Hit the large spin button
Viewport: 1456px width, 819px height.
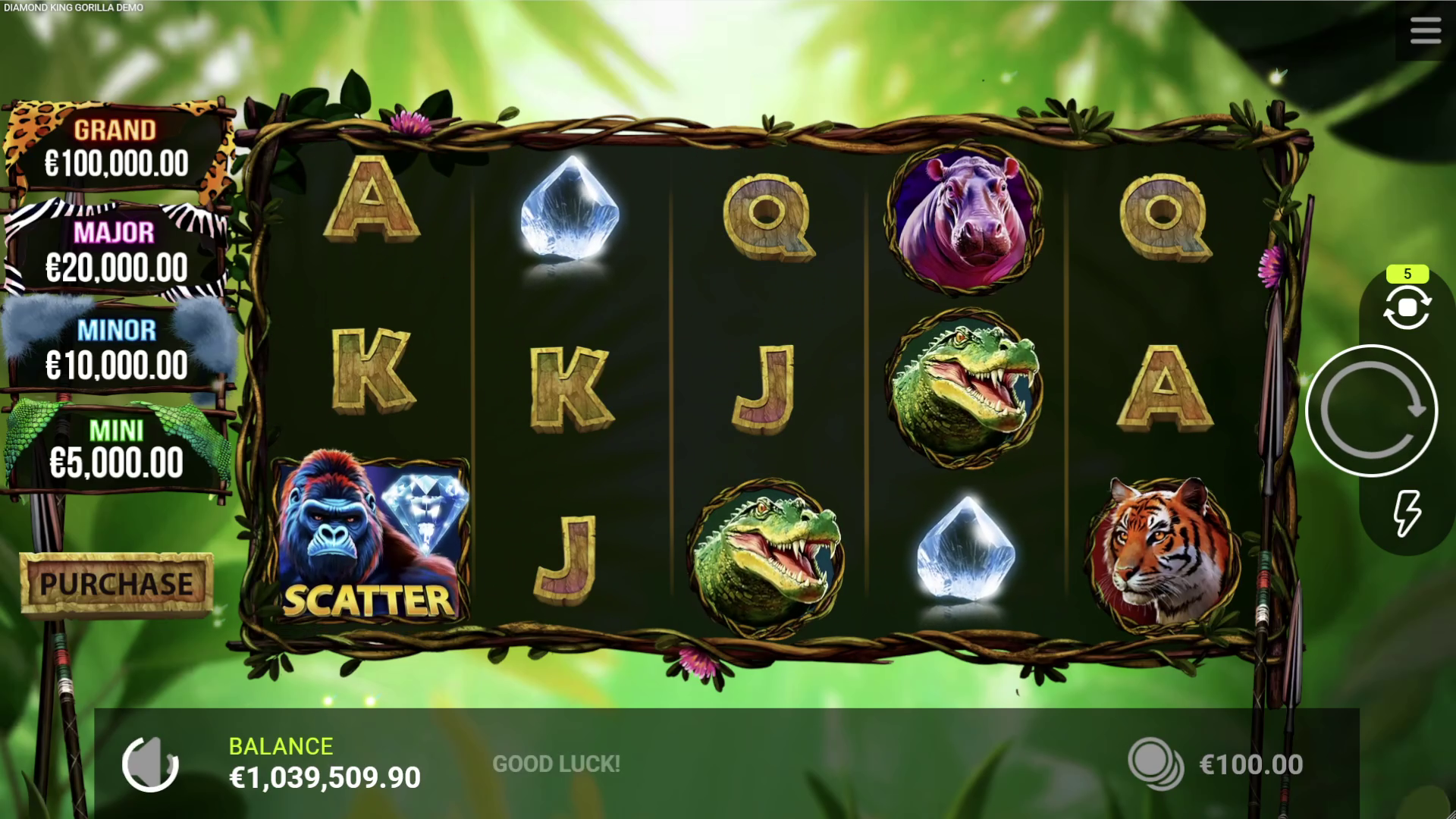pos(1371,410)
